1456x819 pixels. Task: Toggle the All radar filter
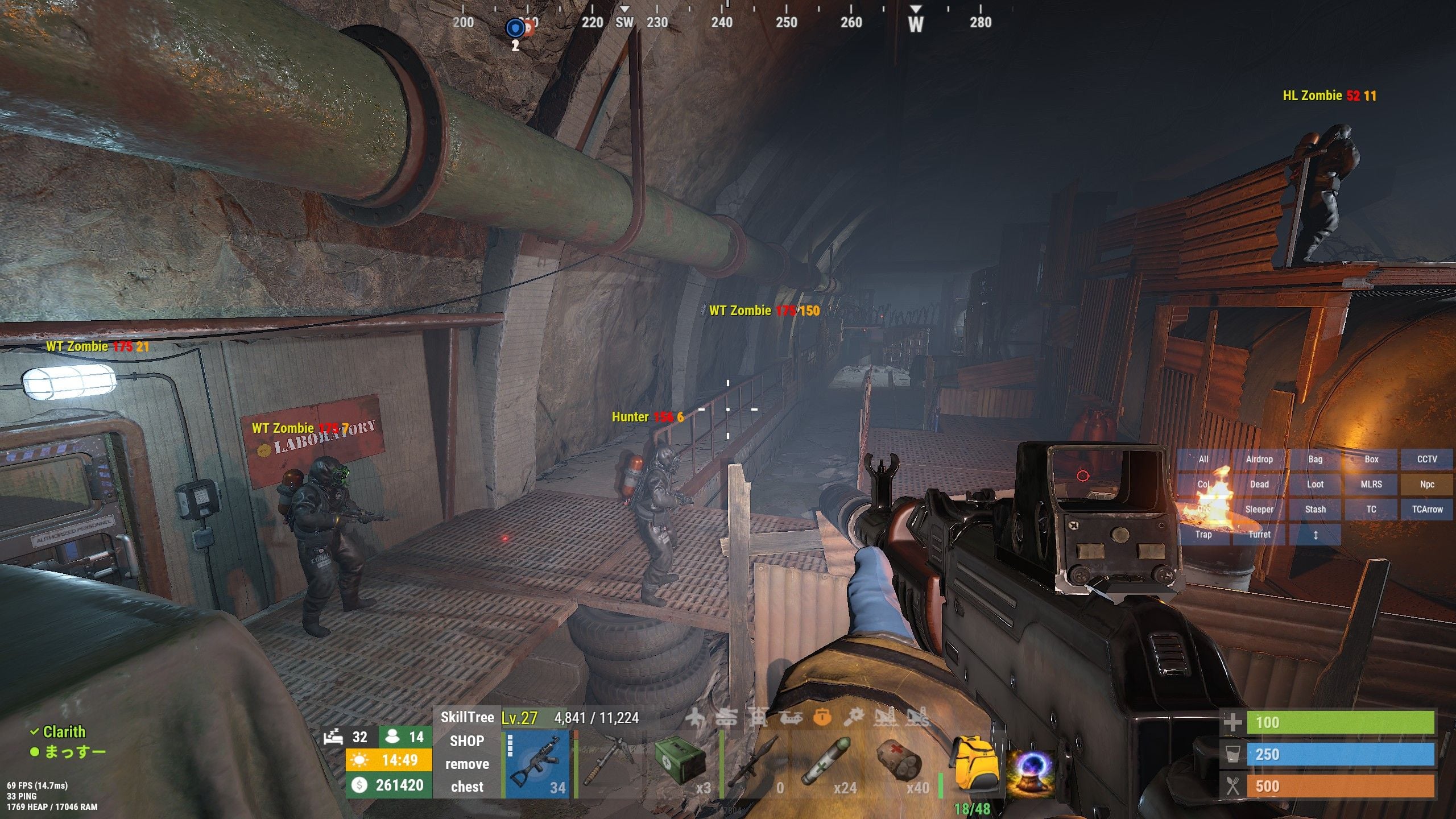[1203, 460]
